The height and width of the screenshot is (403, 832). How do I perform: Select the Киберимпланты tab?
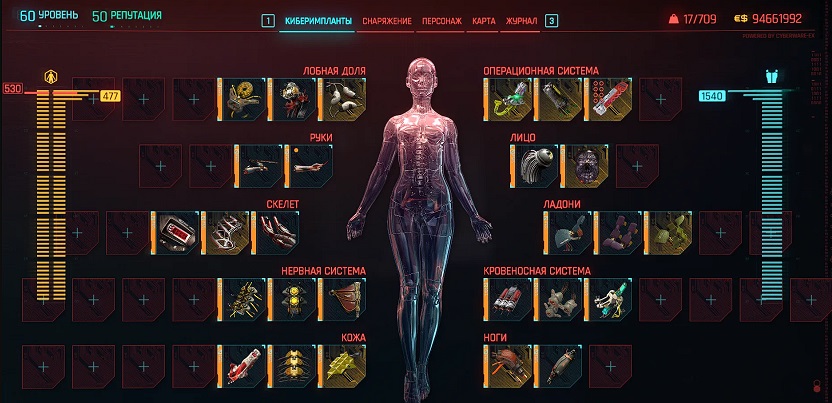[x=315, y=20]
